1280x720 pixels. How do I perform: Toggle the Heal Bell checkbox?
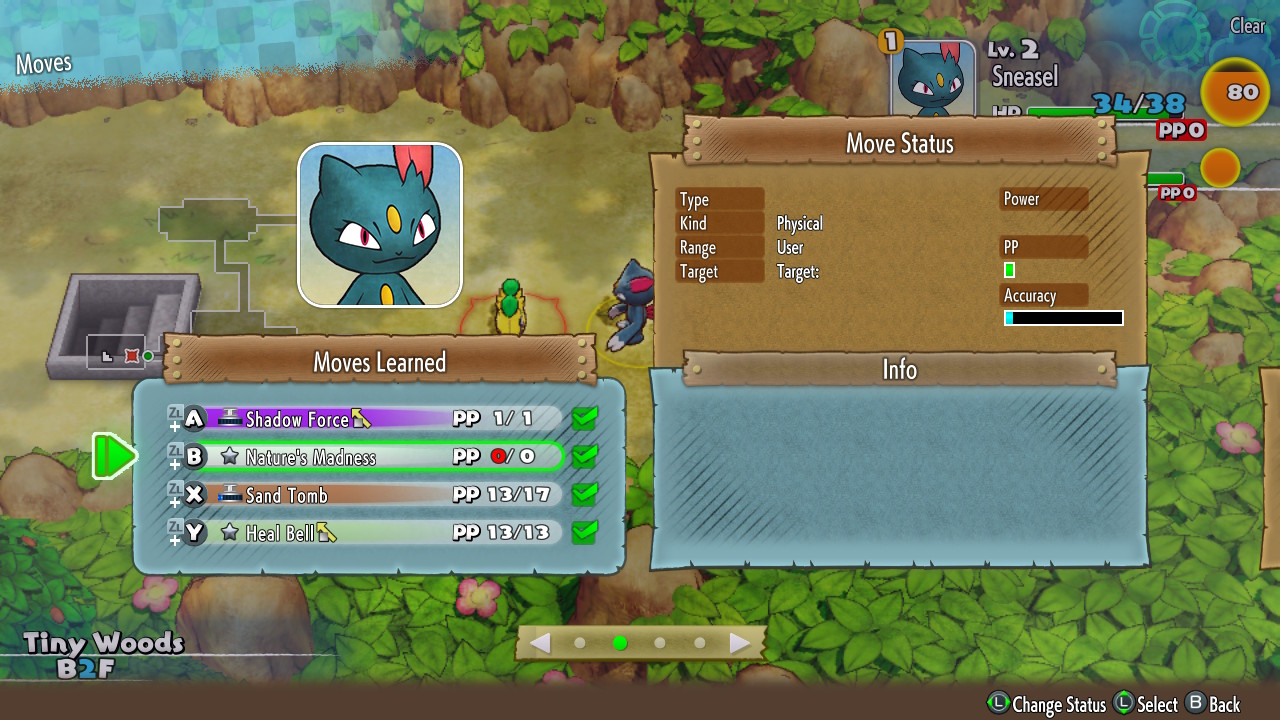(585, 532)
